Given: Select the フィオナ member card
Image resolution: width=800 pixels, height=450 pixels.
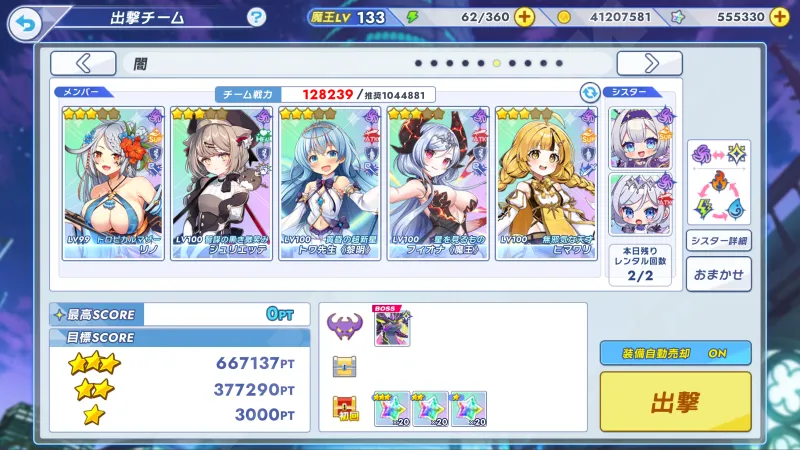Looking at the screenshot, I should click(x=437, y=183).
